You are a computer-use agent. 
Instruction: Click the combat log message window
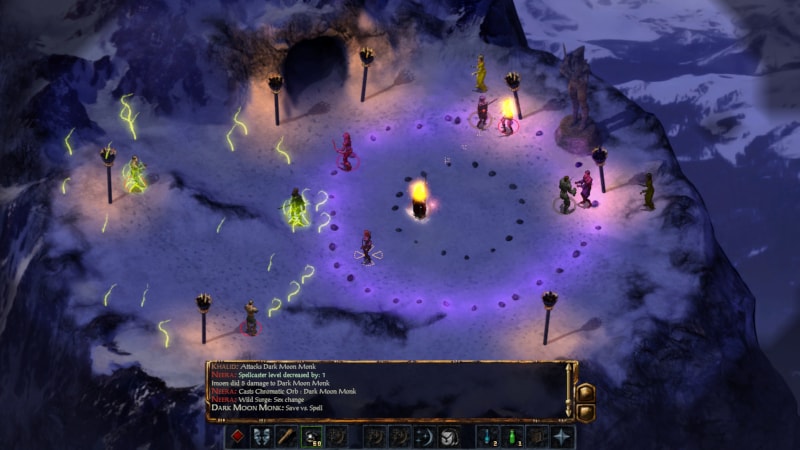385,389
